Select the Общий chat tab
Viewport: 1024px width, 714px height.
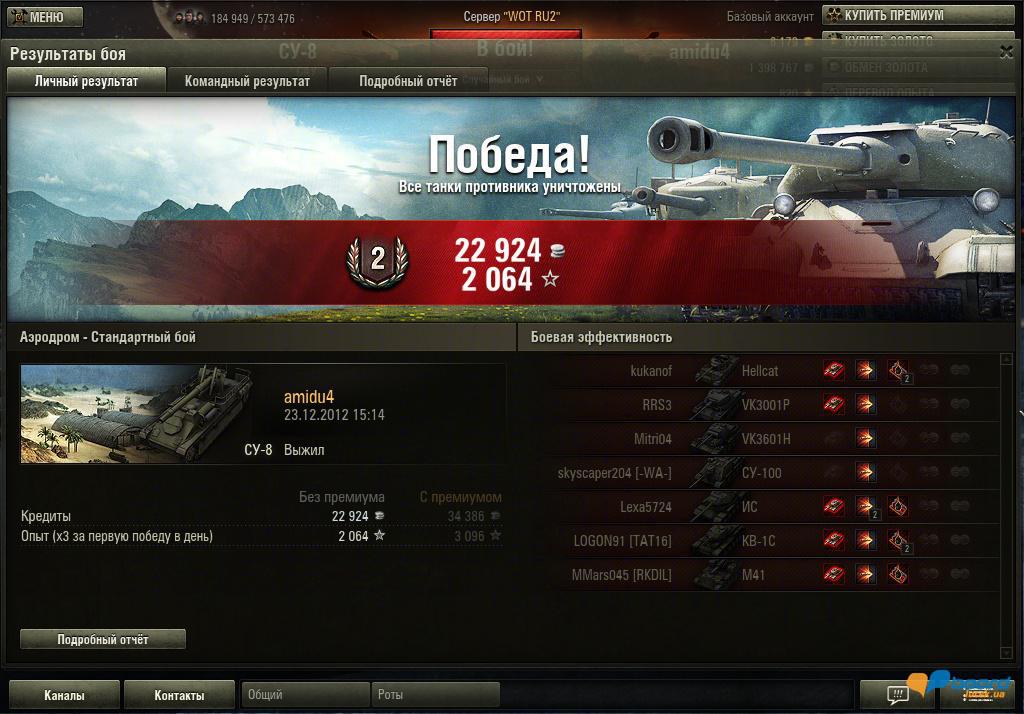[305, 694]
